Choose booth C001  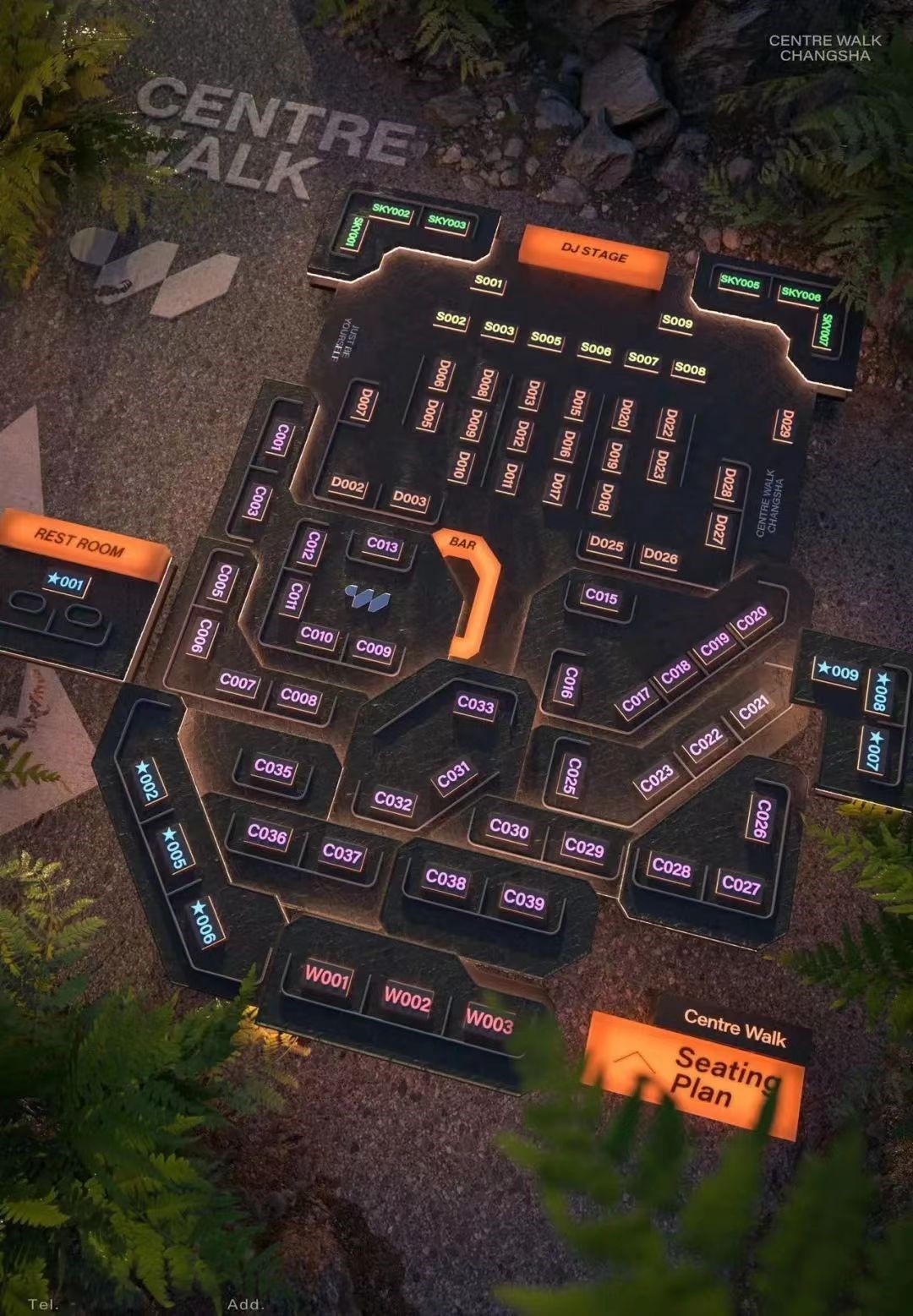(281, 440)
